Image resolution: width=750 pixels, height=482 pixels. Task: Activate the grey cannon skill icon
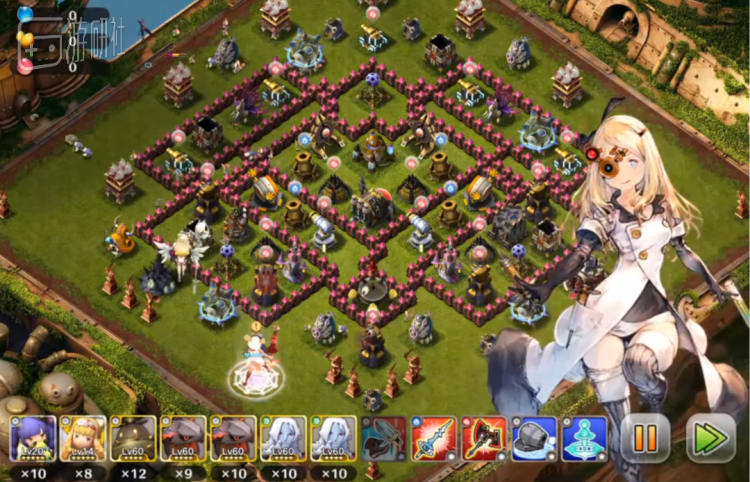click(534, 438)
